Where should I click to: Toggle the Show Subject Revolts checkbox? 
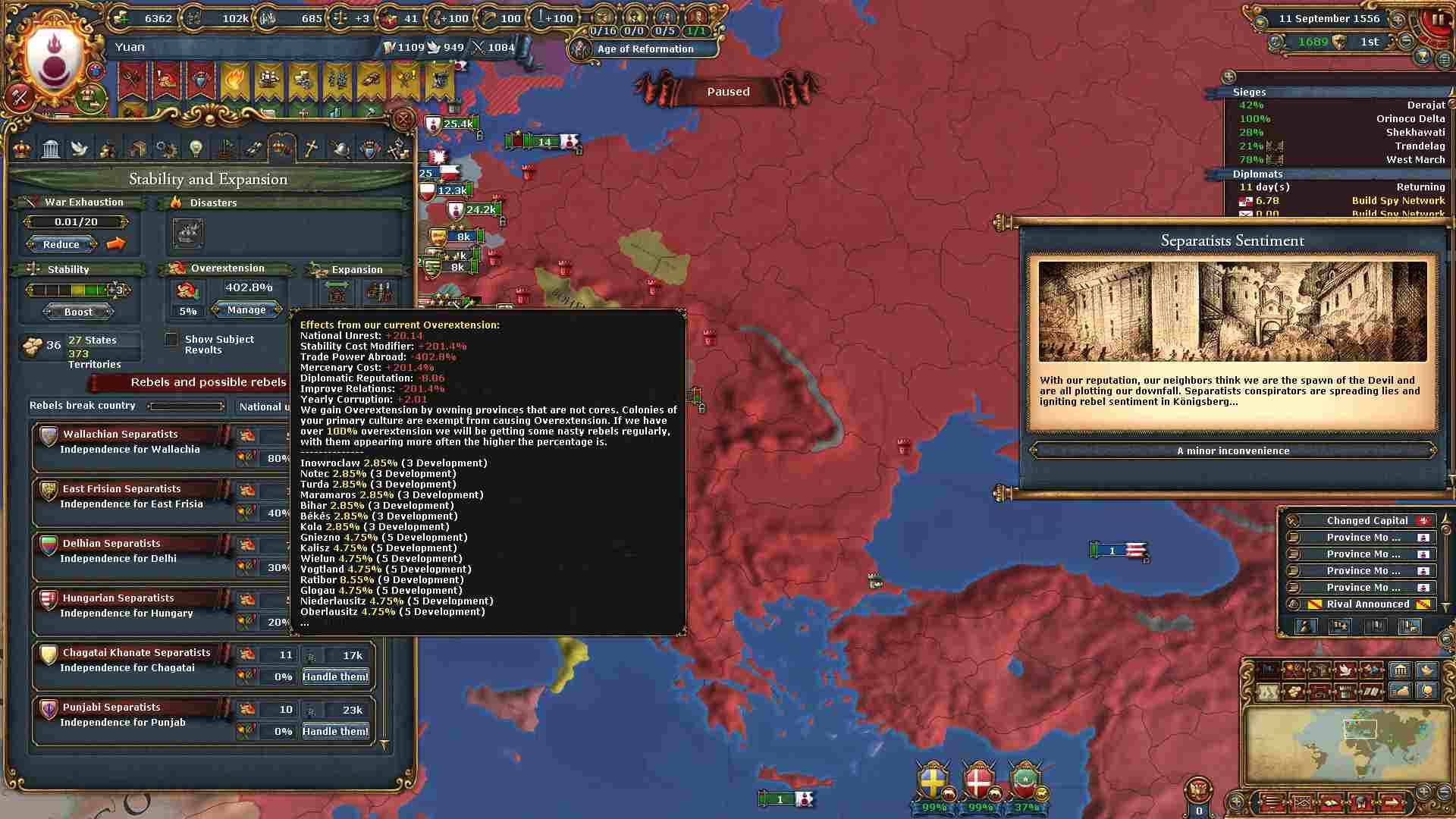172,340
